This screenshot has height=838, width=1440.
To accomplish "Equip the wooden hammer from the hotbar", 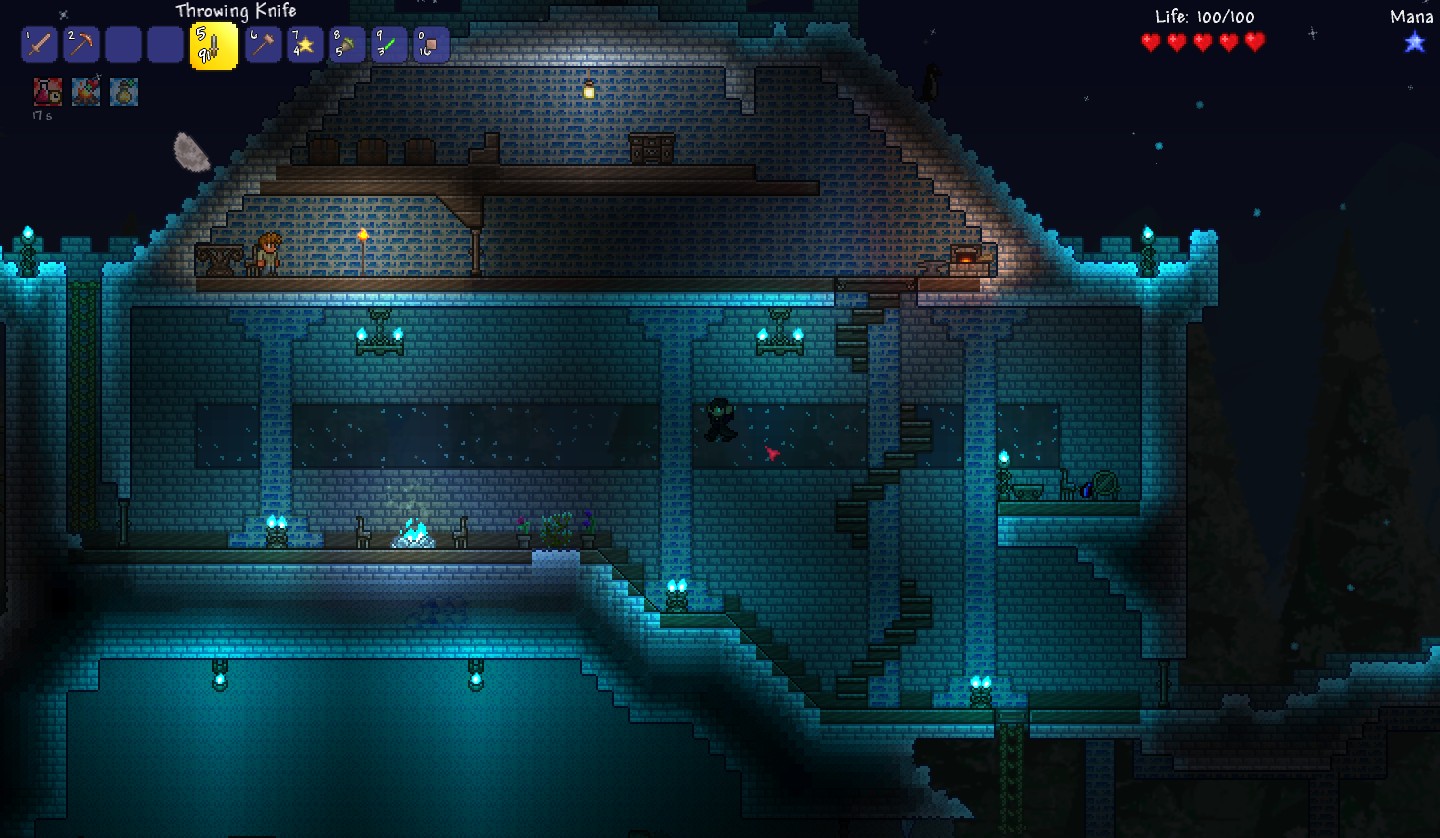I will pyautogui.click(x=263, y=45).
